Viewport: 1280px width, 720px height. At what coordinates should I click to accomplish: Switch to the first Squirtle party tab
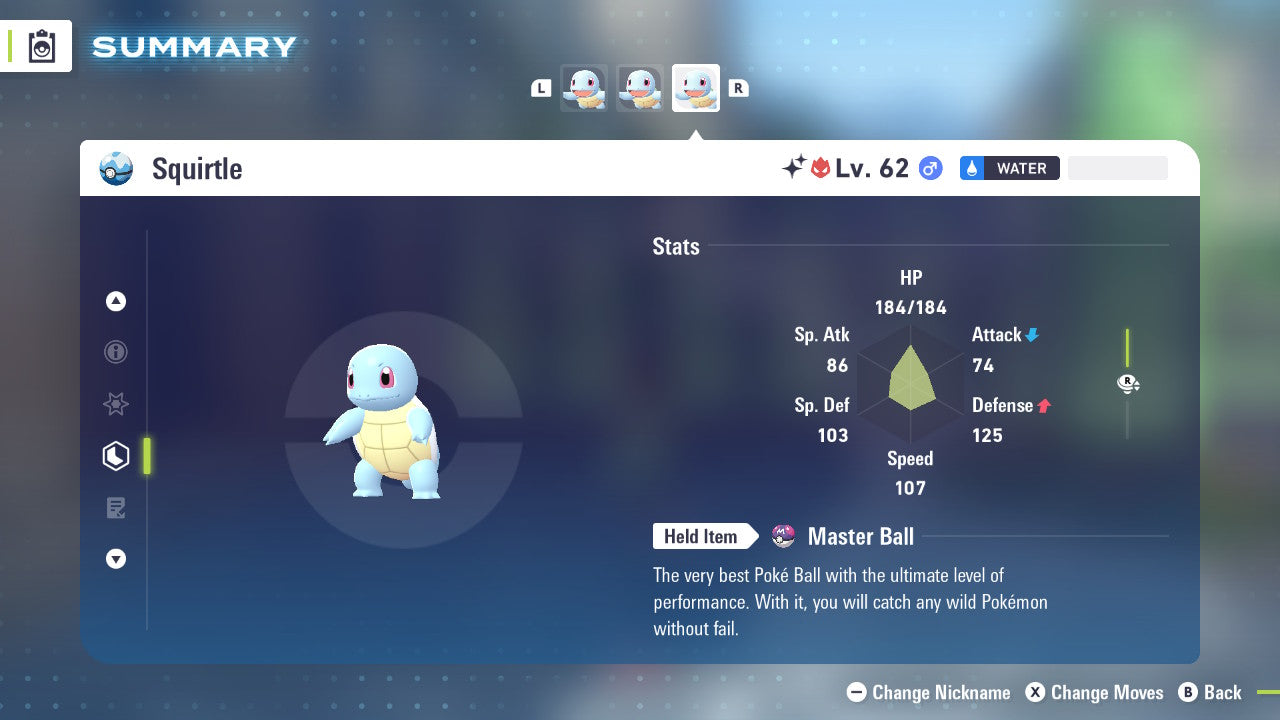coord(584,88)
